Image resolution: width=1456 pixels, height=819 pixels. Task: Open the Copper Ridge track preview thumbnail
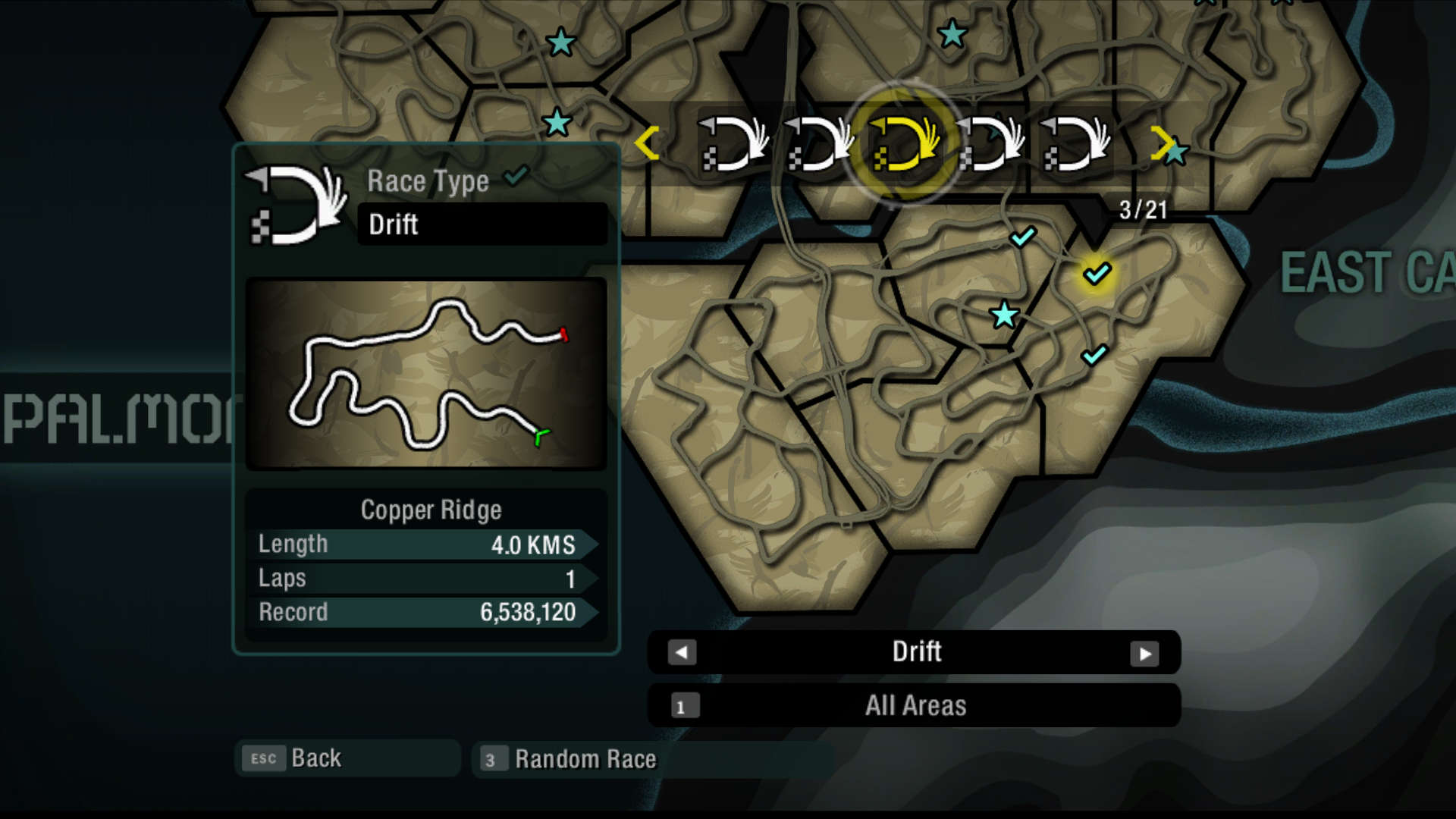pos(426,374)
